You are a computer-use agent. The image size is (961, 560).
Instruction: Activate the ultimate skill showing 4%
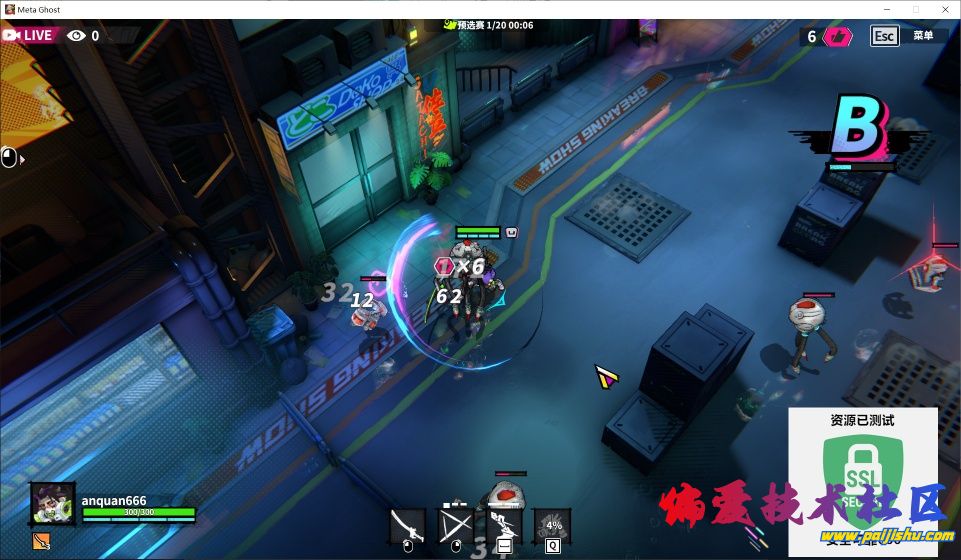552,523
